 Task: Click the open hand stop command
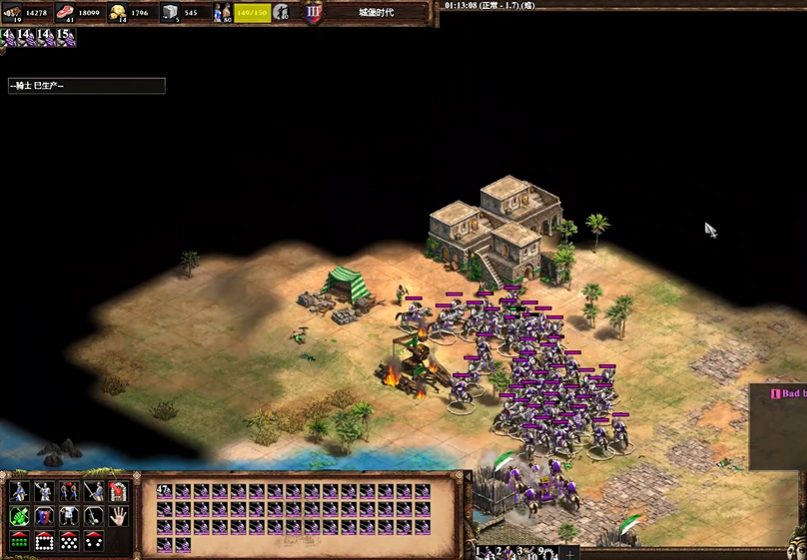tap(118, 516)
